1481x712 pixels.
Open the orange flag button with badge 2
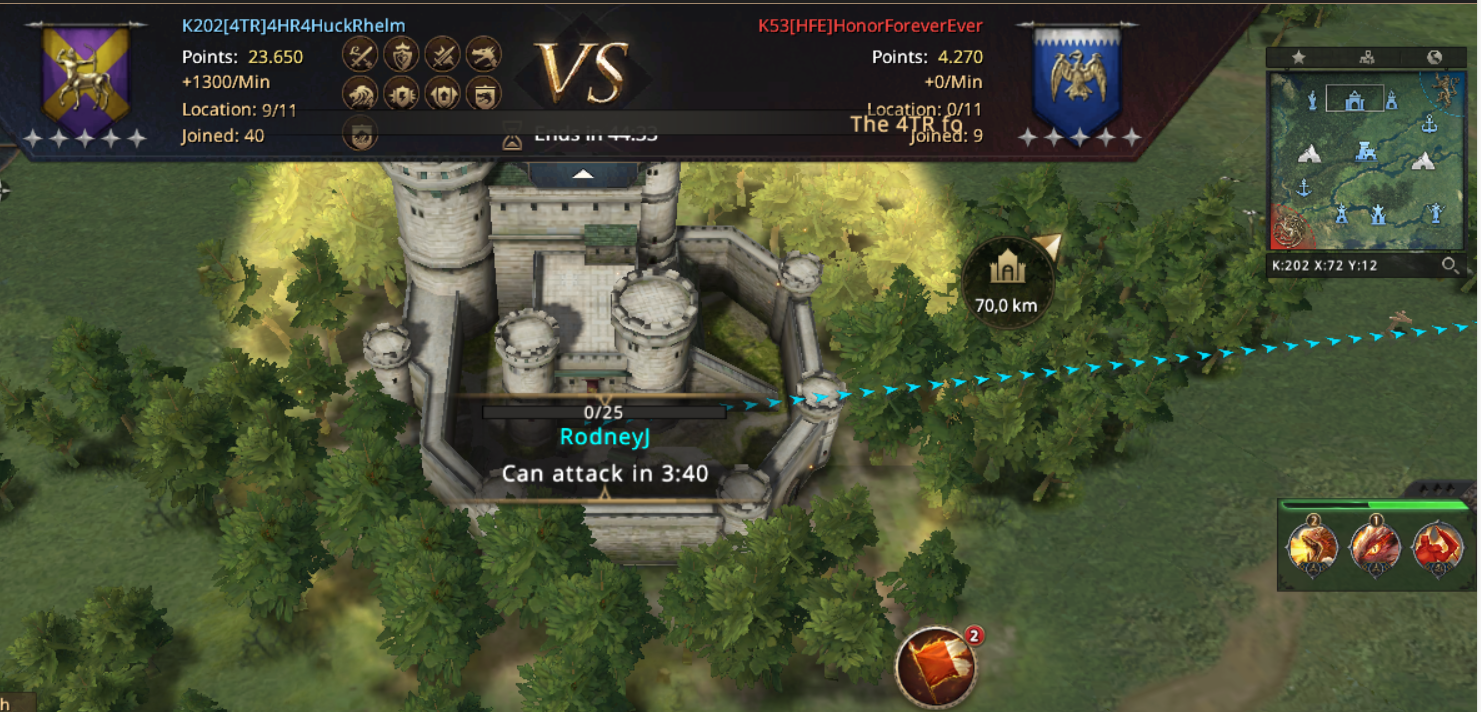click(936, 664)
